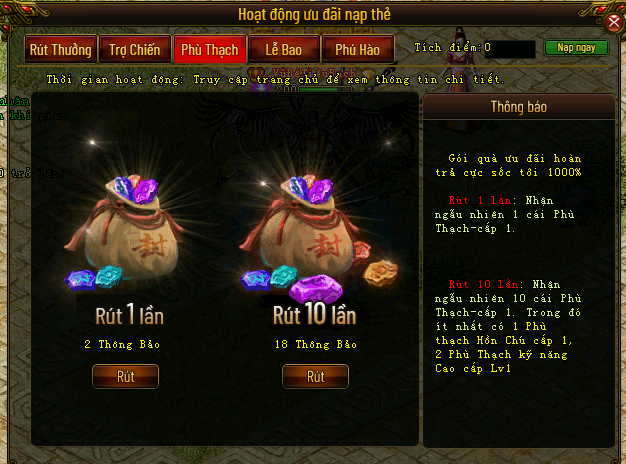Select the Phù Thạch tab

coord(210,49)
